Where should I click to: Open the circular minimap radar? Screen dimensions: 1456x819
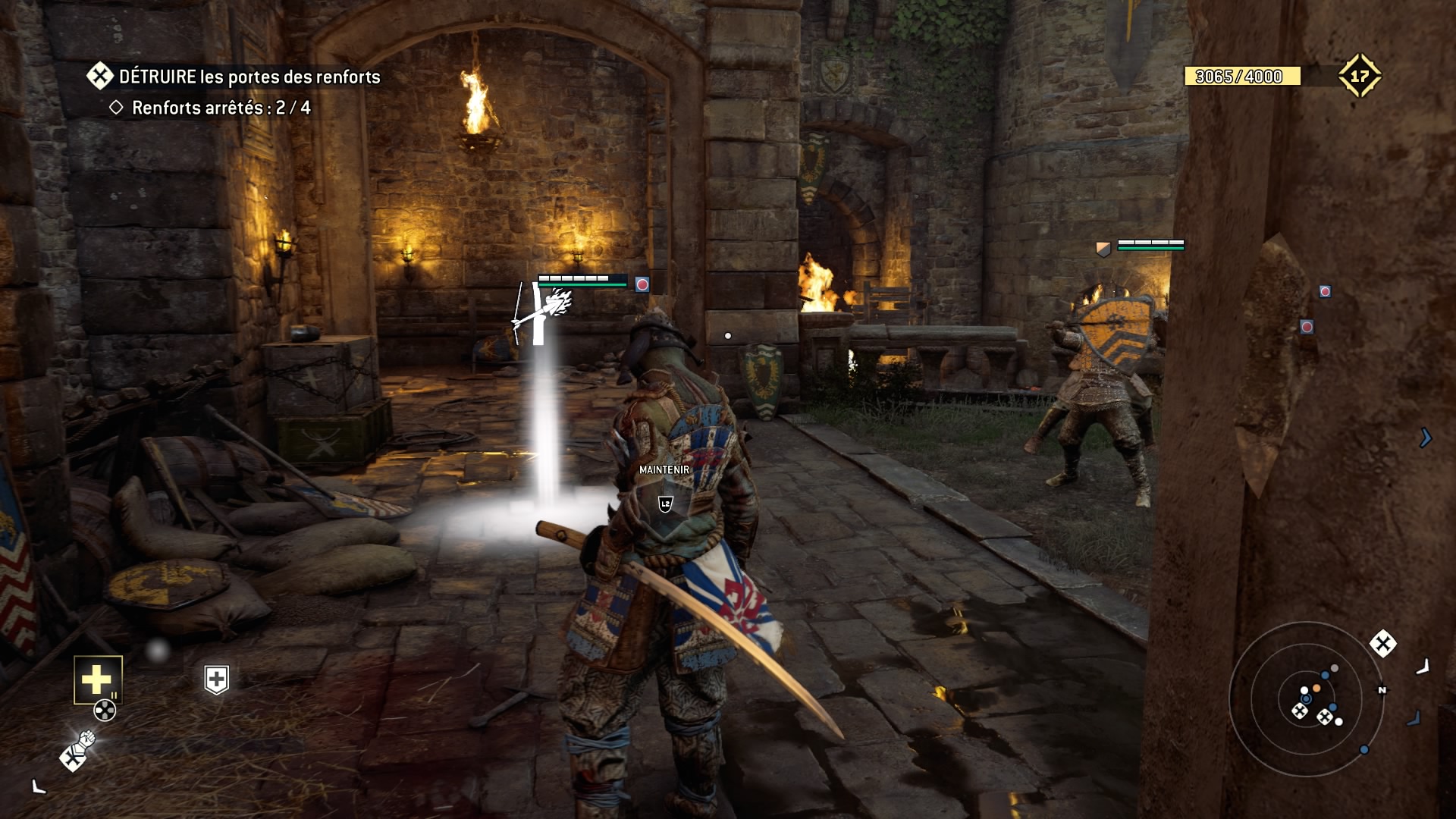pos(1306,699)
